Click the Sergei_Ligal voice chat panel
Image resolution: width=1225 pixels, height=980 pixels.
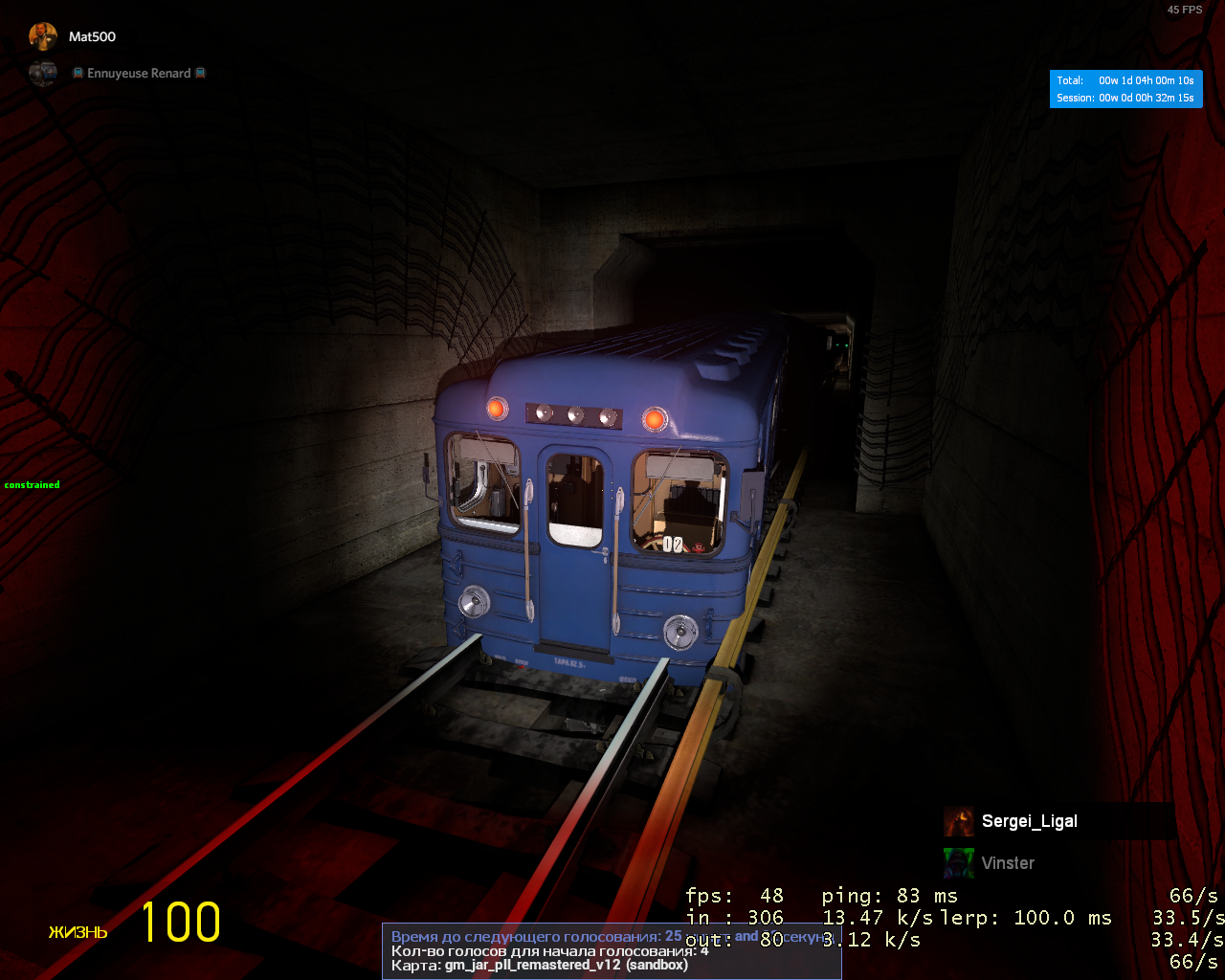[1058, 821]
